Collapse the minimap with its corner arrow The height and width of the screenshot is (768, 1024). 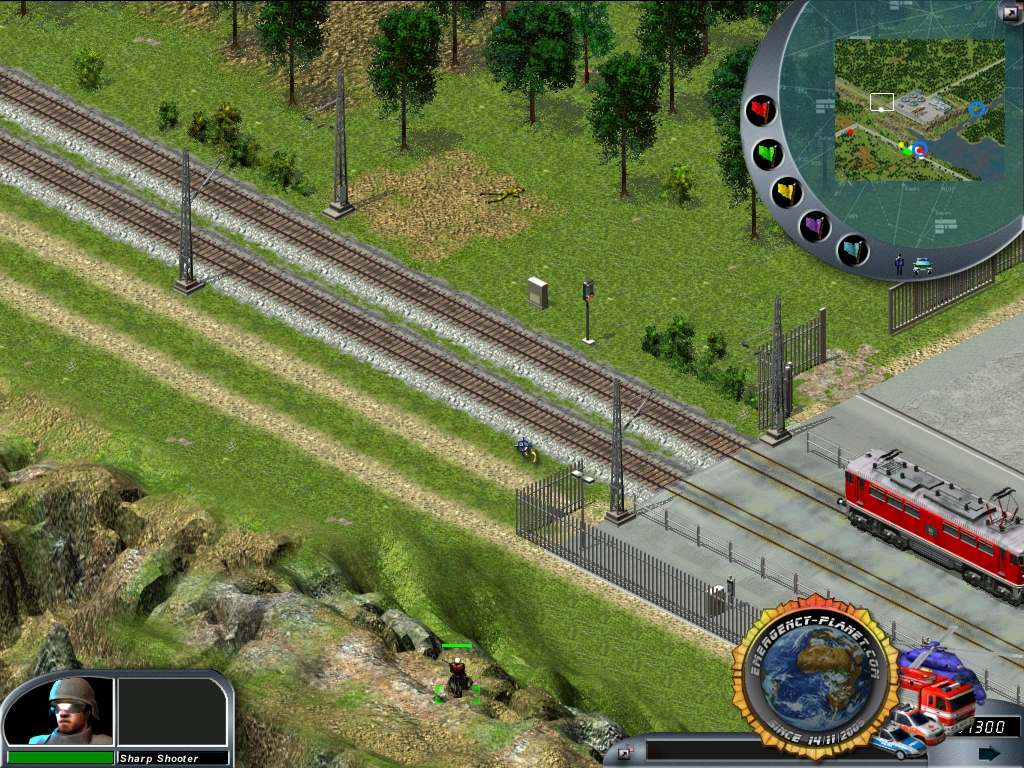tap(1009, 12)
